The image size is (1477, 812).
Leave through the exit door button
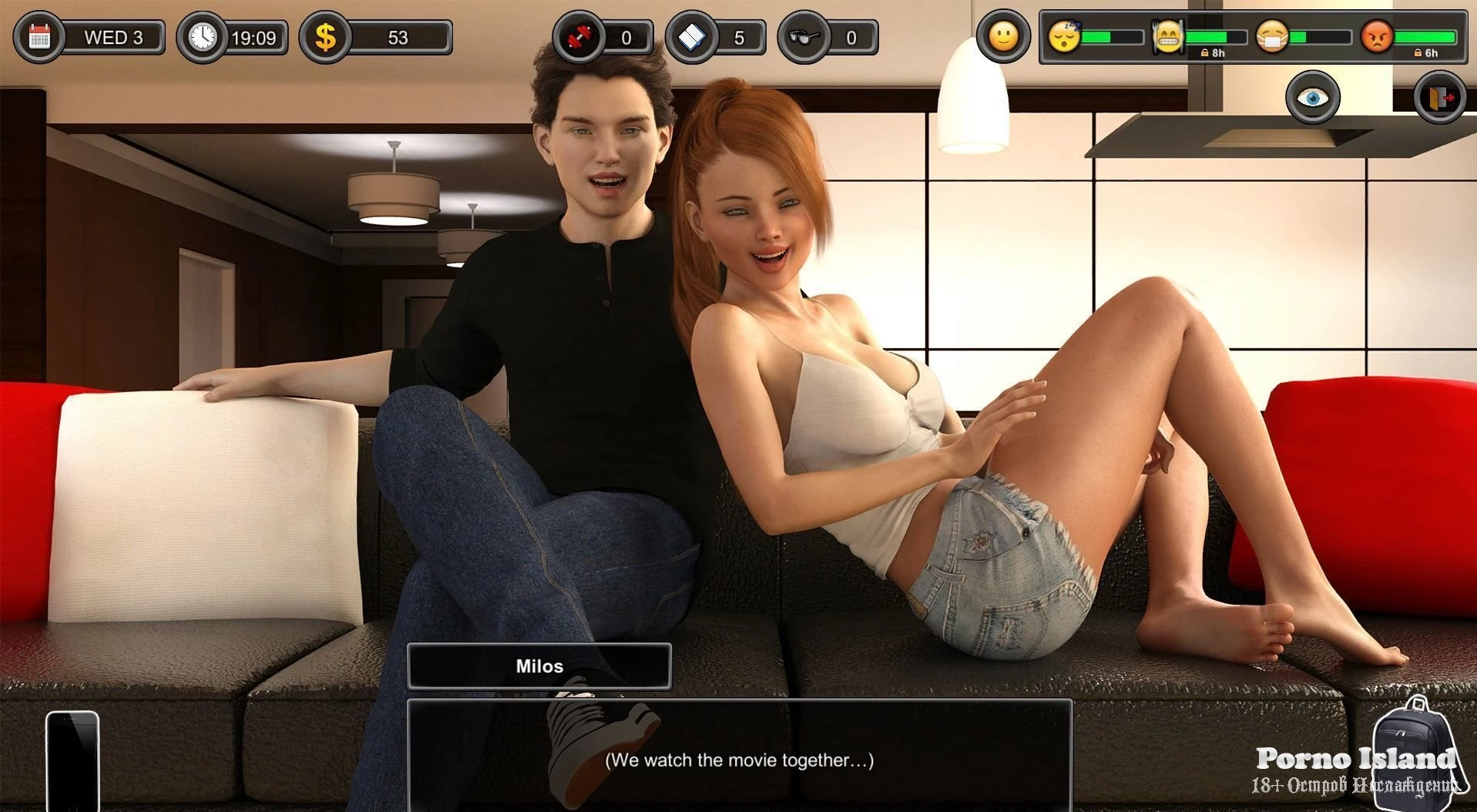[1440, 97]
